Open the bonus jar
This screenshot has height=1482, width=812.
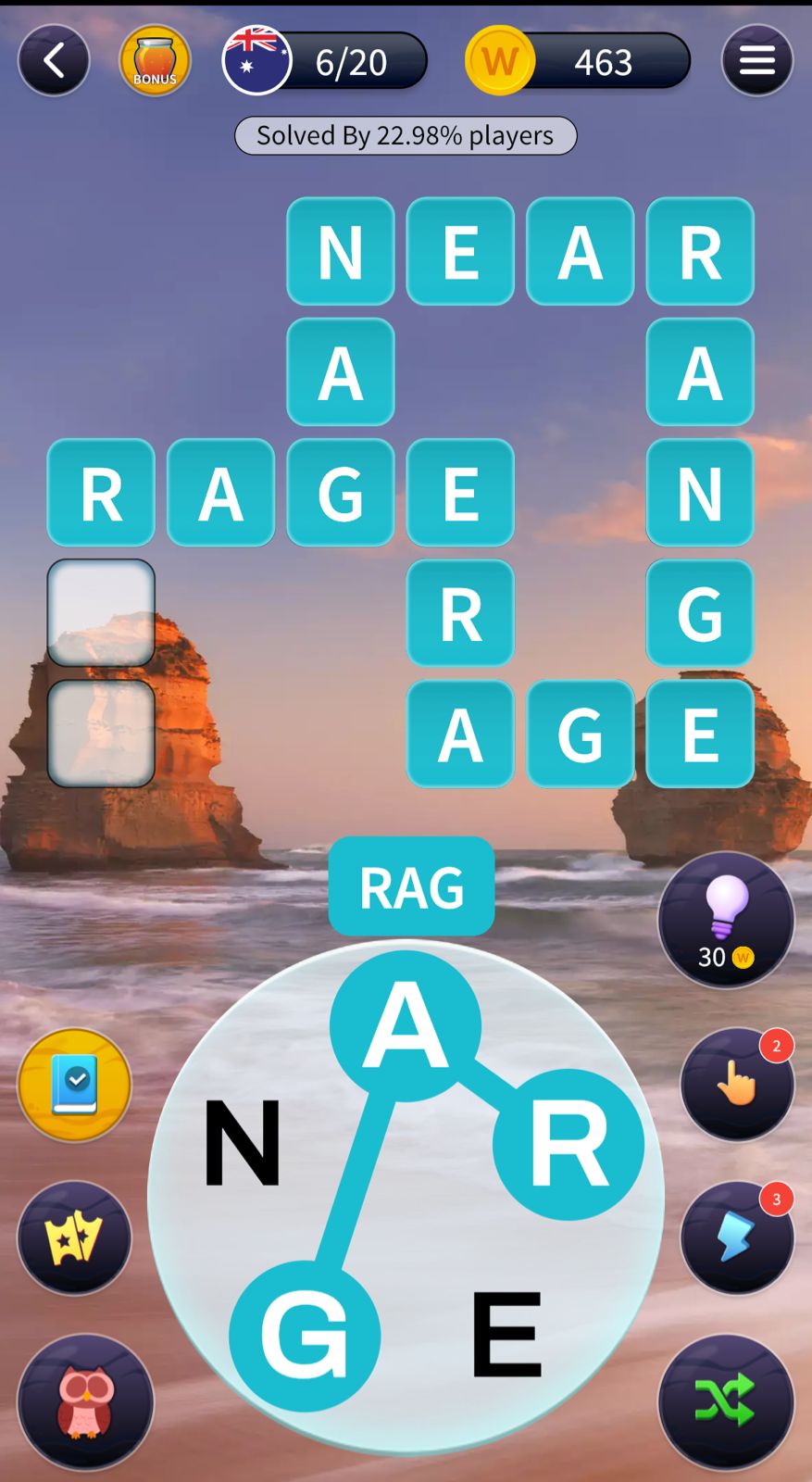click(x=155, y=61)
